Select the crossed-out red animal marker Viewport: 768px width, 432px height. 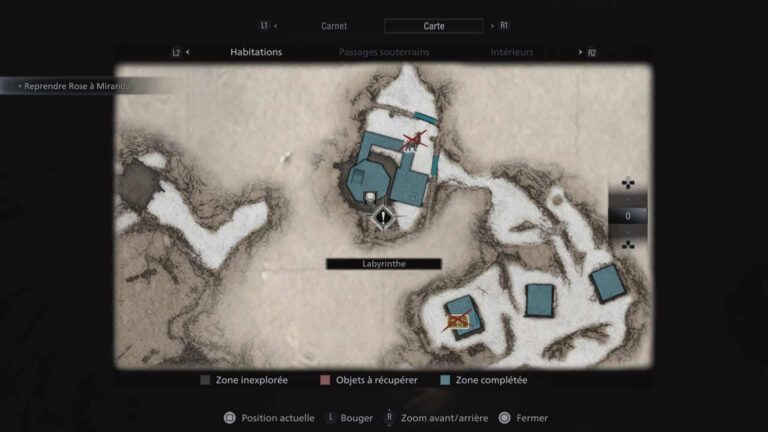click(411, 141)
